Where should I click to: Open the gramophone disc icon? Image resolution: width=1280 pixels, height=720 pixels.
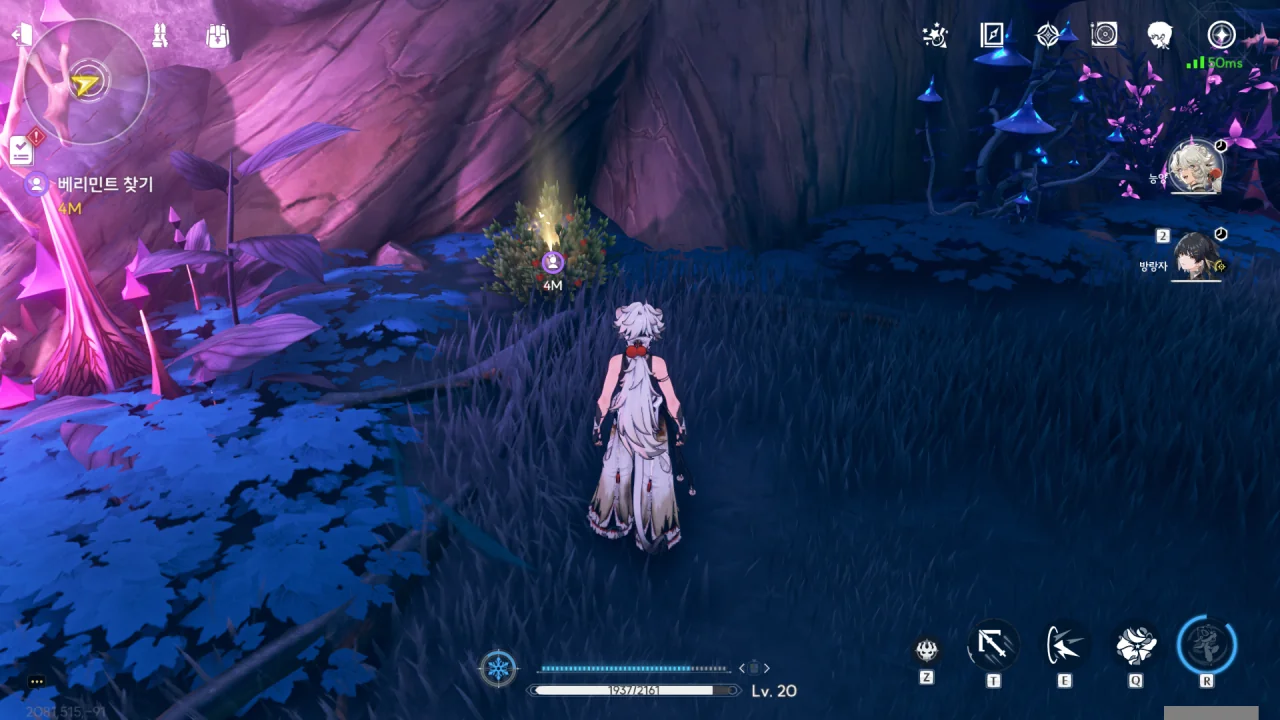(1104, 36)
